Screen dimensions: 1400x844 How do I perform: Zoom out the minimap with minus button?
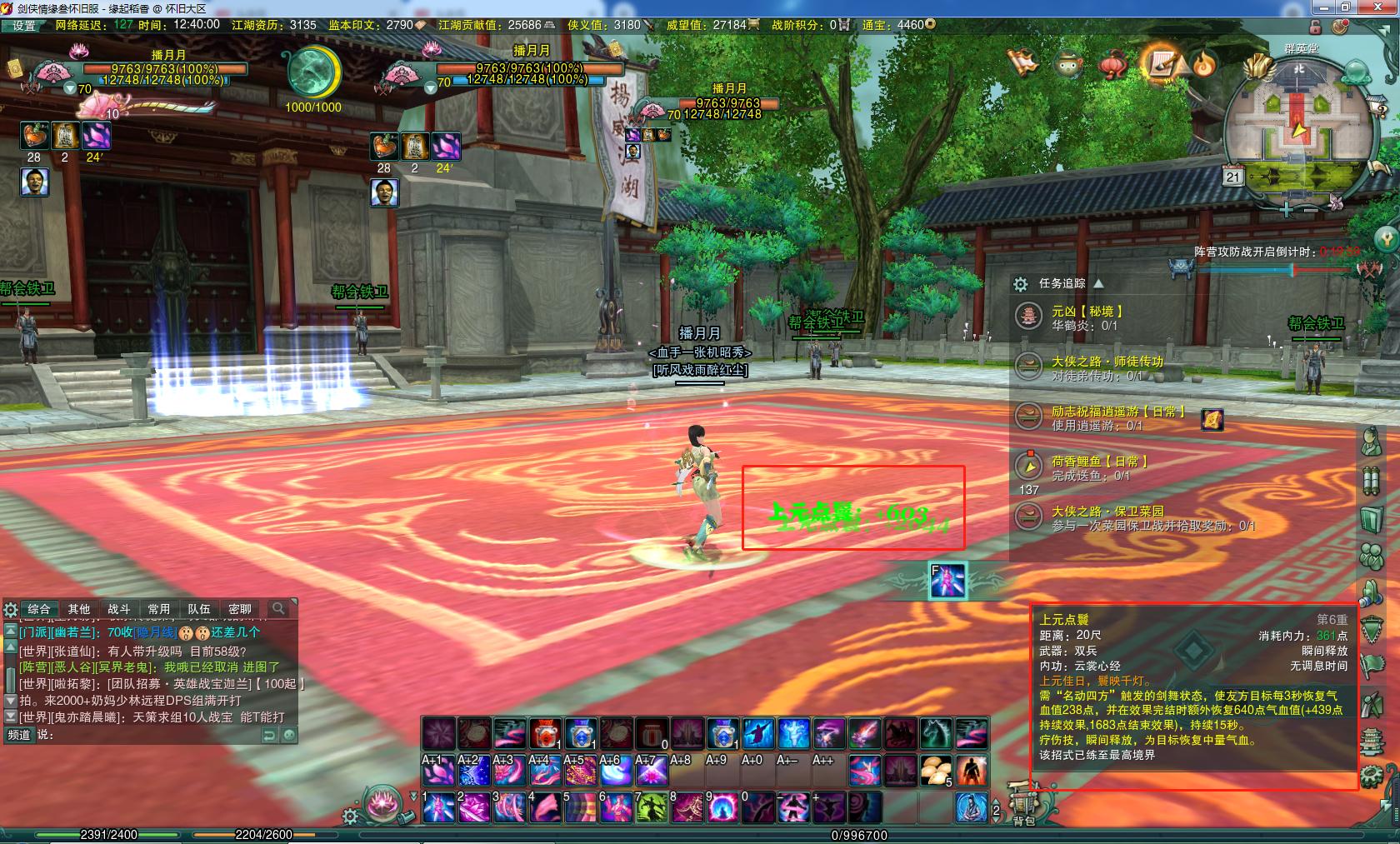pos(1311,209)
